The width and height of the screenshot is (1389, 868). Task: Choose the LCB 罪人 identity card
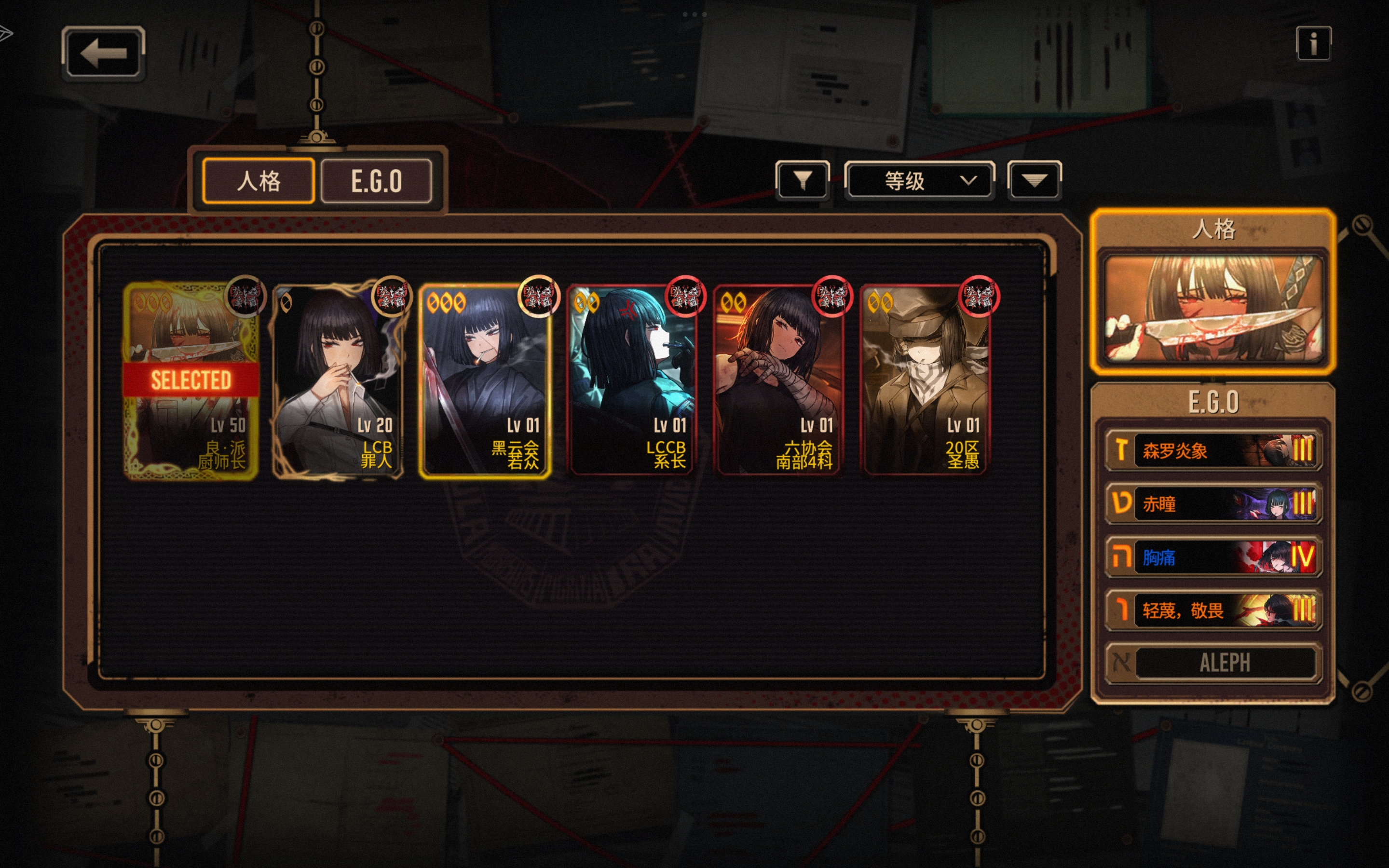tap(338, 380)
